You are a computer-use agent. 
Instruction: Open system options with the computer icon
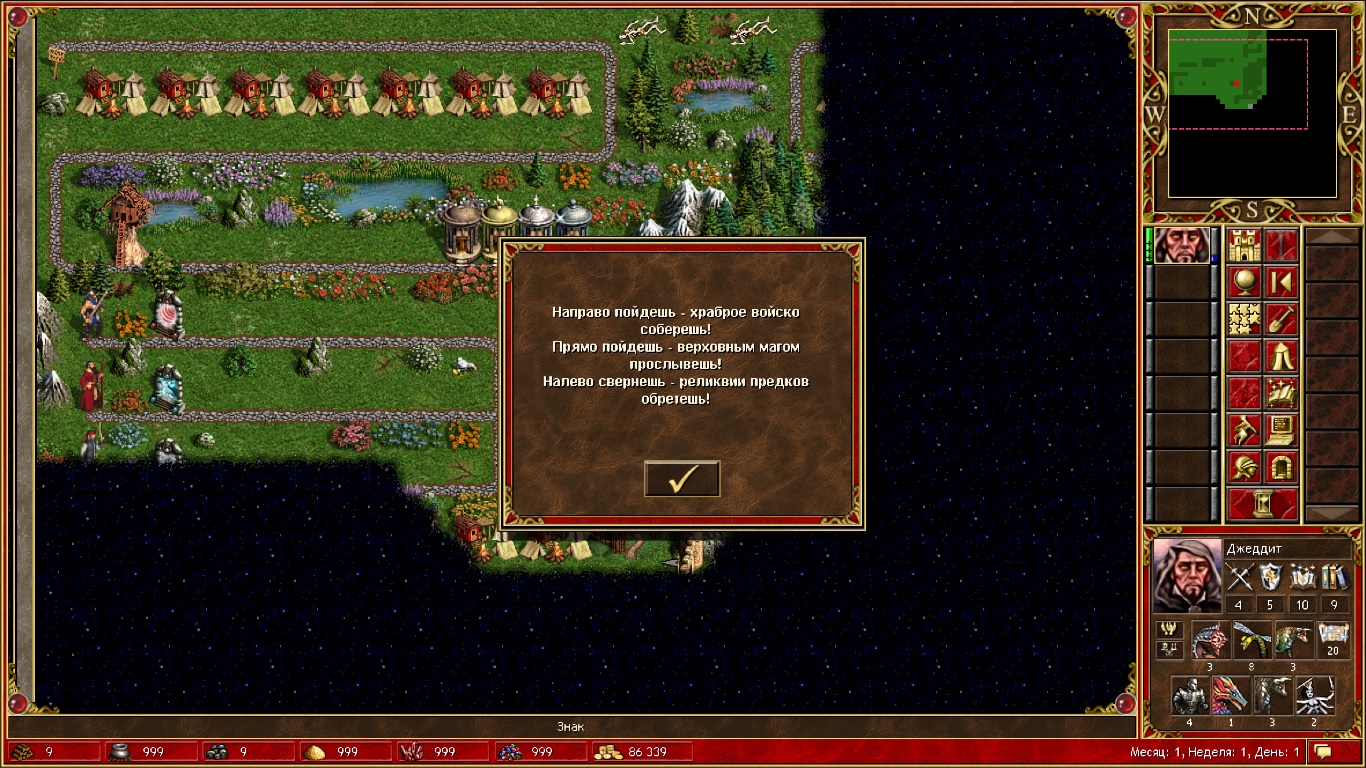(x=1281, y=431)
